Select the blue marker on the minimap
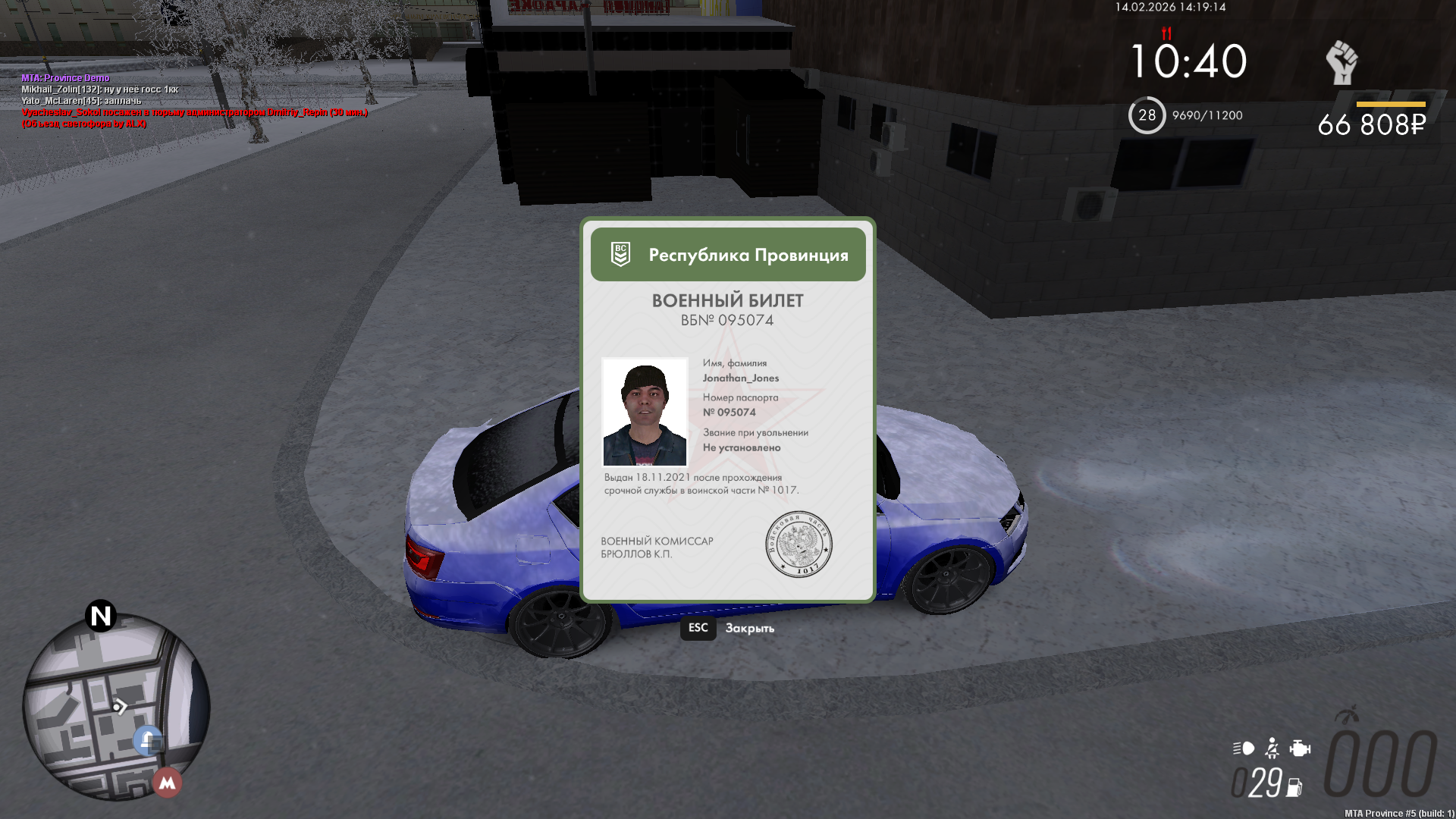The width and height of the screenshot is (1456, 819). tap(147, 740)
